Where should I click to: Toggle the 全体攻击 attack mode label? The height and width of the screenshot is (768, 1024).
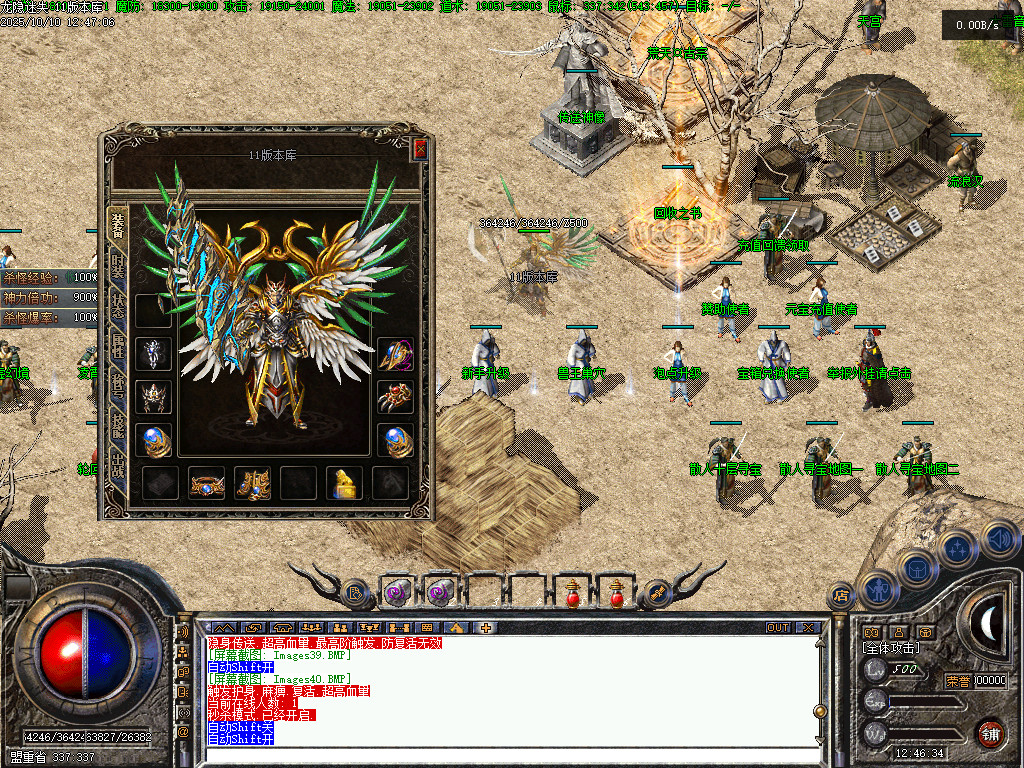pyautogui.click(x=892, y=648)
